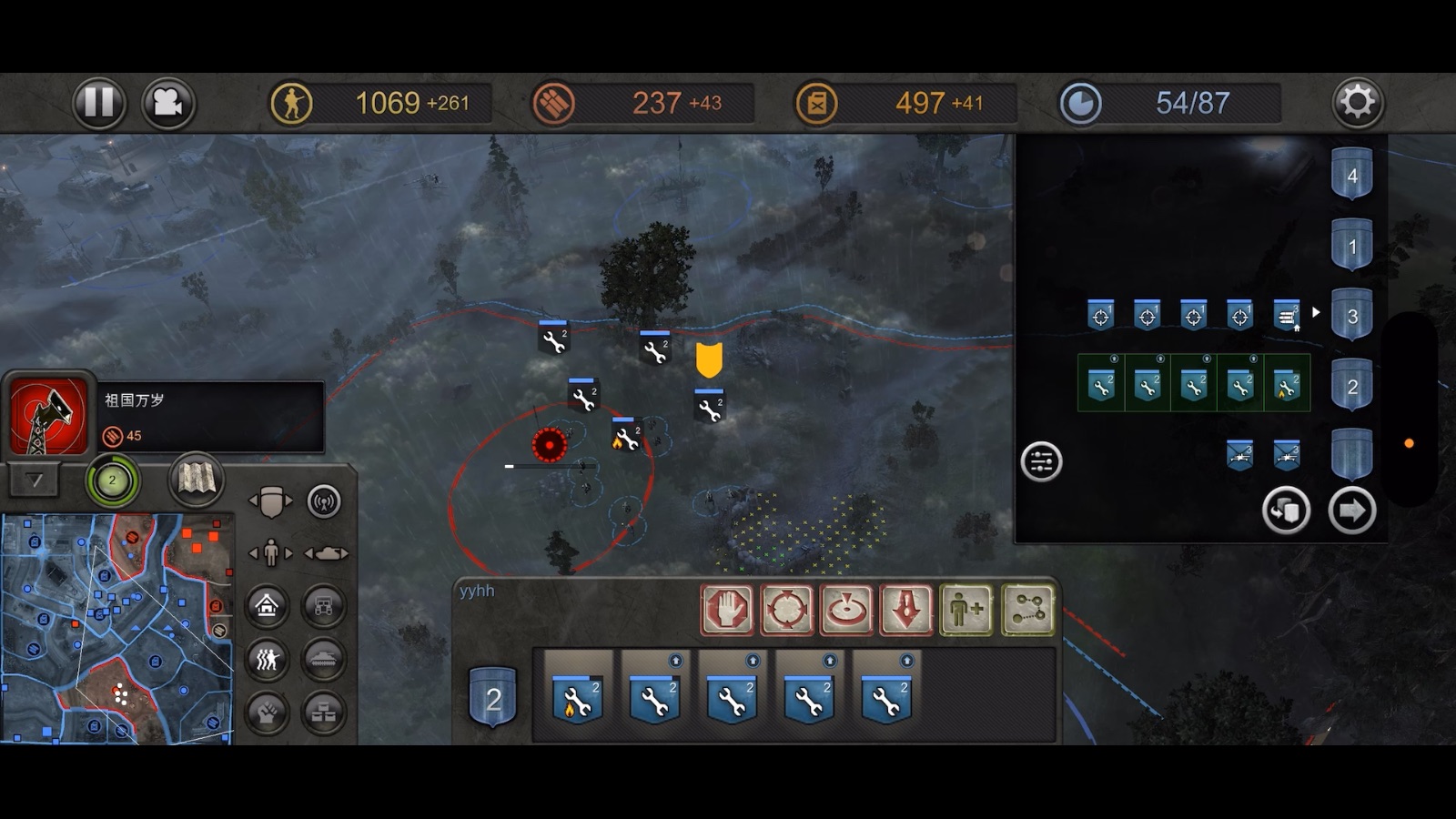Collapse the panel with the down-arrow tab
1456x819 pixels.
tap(35, 480)
